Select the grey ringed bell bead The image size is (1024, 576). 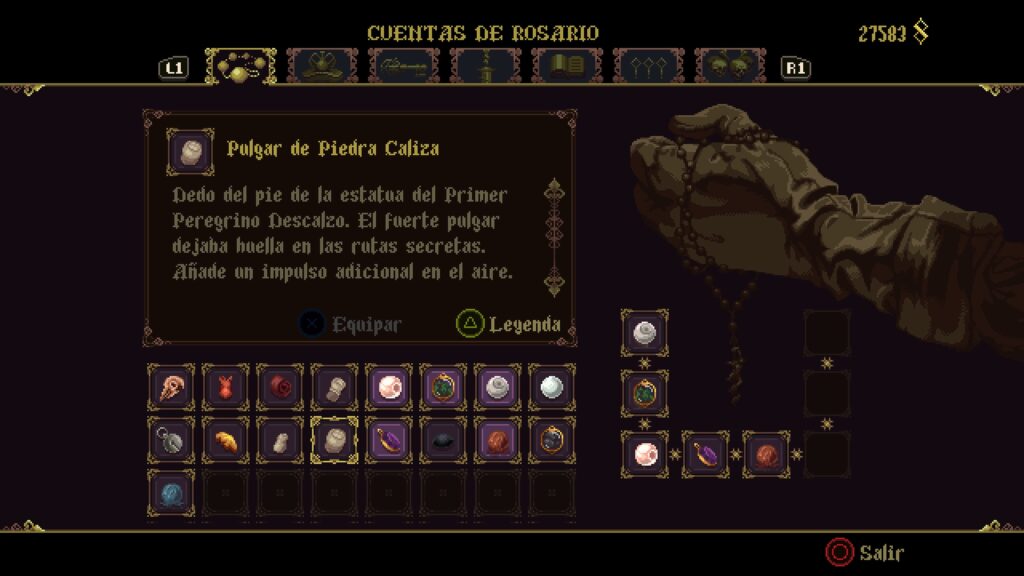point(171,440)
